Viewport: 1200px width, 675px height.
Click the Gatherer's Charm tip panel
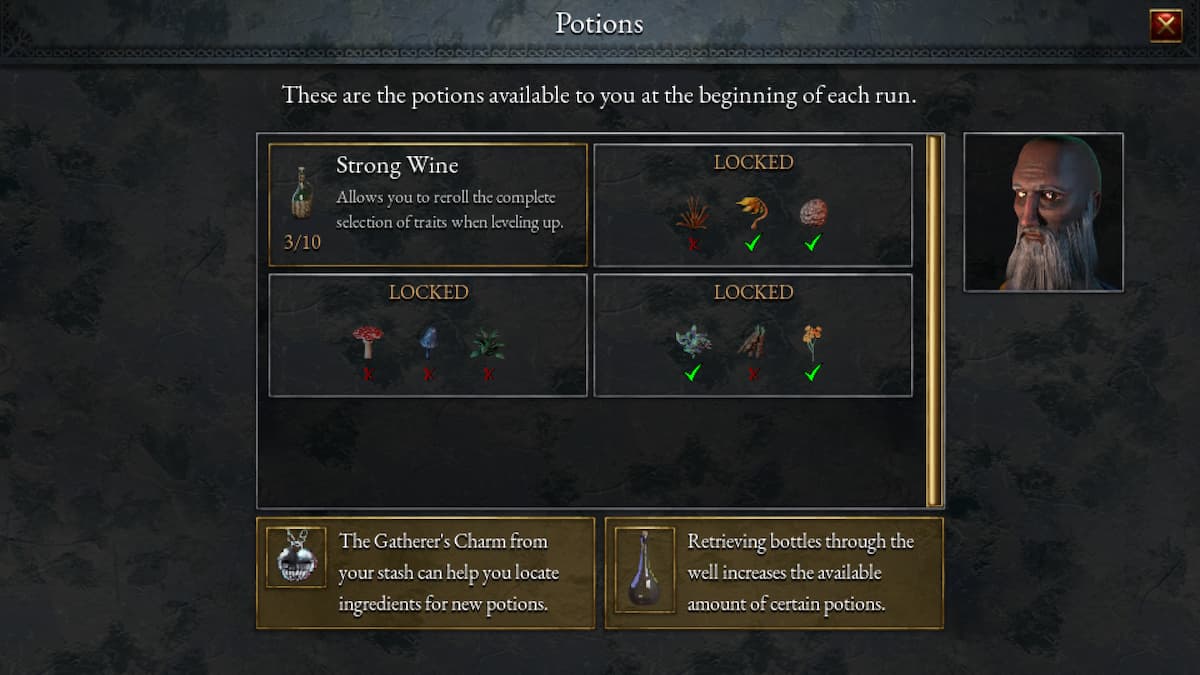point(426,573)
